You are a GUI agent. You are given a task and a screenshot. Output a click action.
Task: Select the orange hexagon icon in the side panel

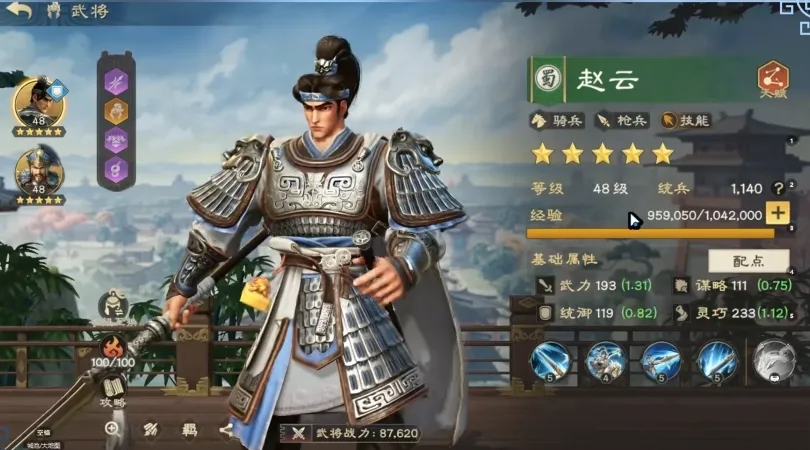(117, 110)
